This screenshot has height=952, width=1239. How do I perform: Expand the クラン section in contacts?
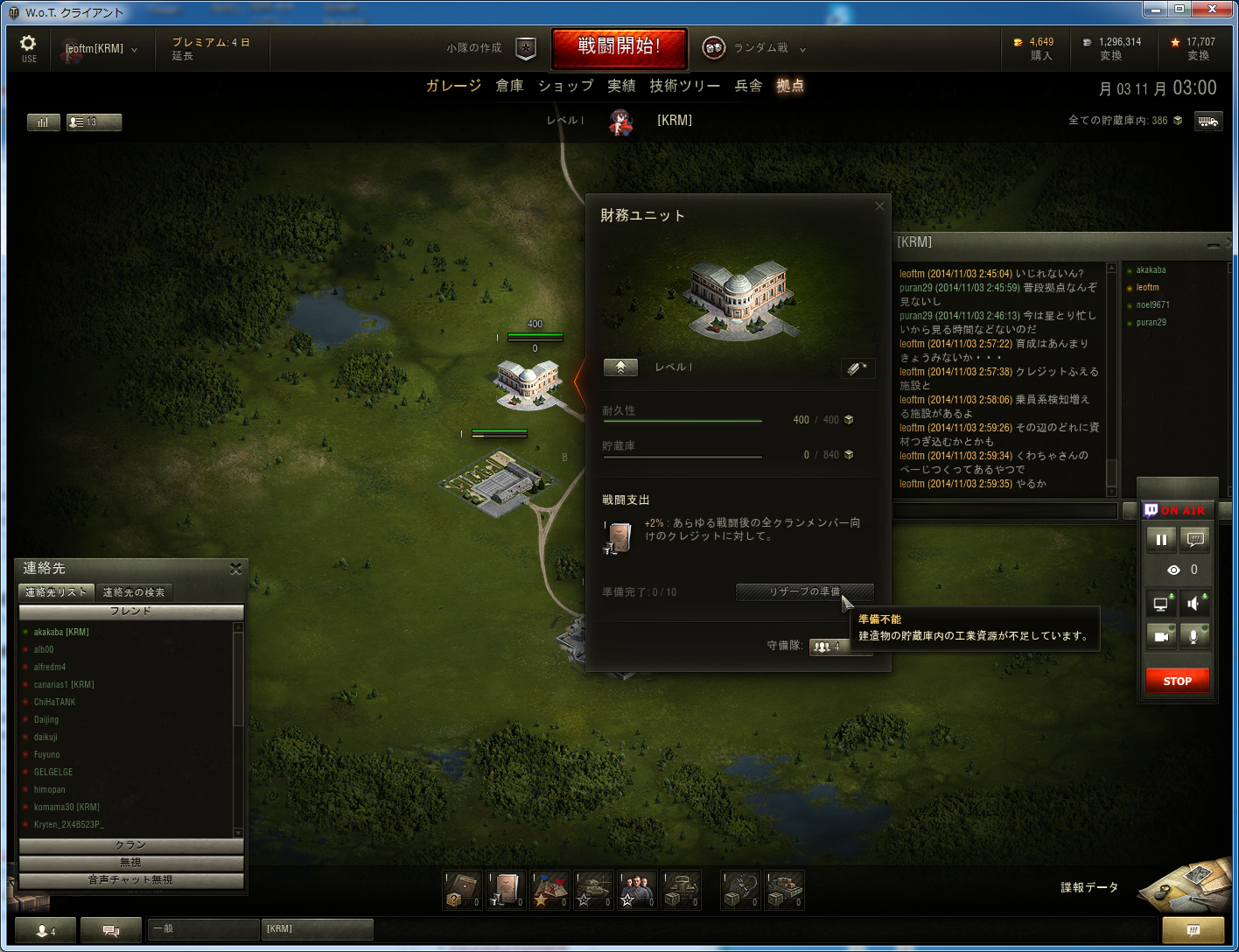coord(131,845)
